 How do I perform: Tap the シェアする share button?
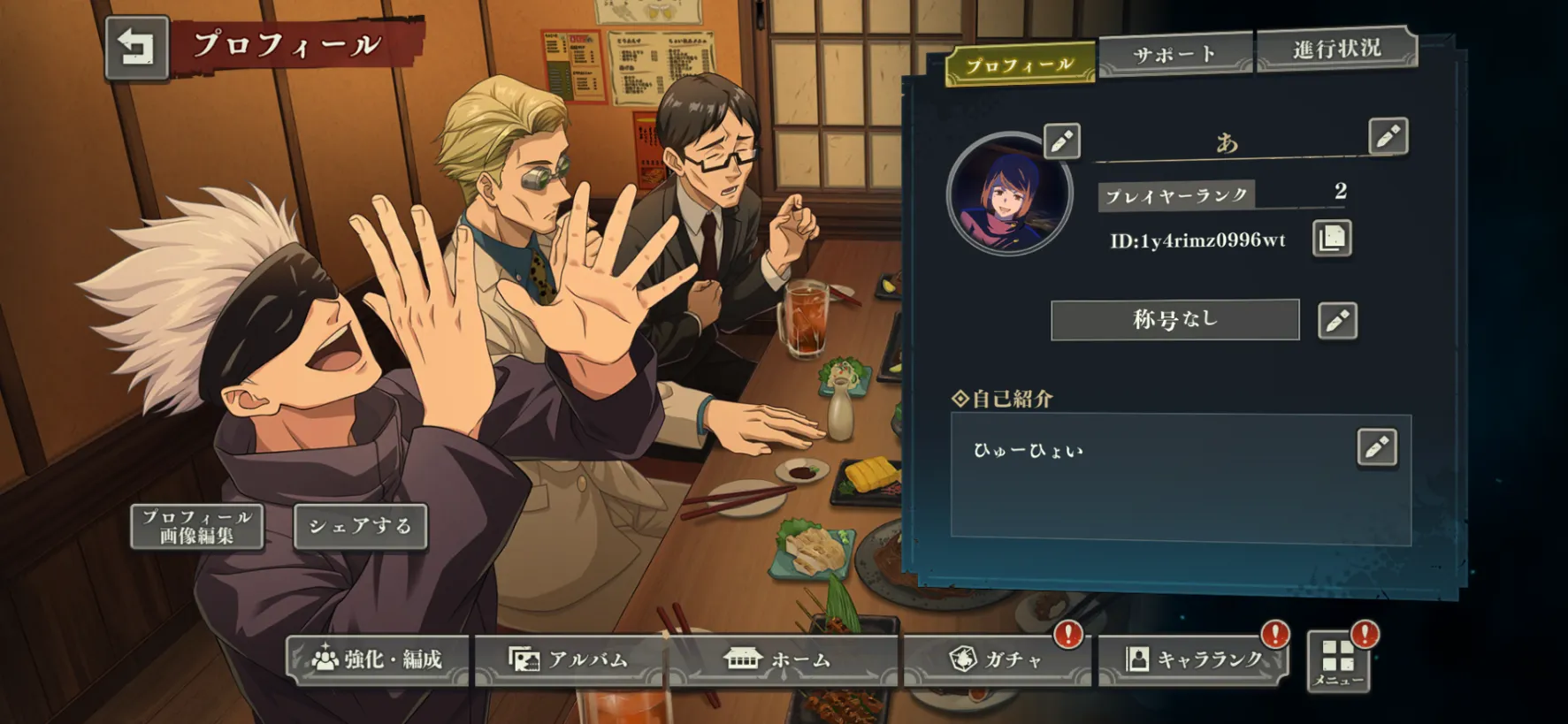(360, 526)
